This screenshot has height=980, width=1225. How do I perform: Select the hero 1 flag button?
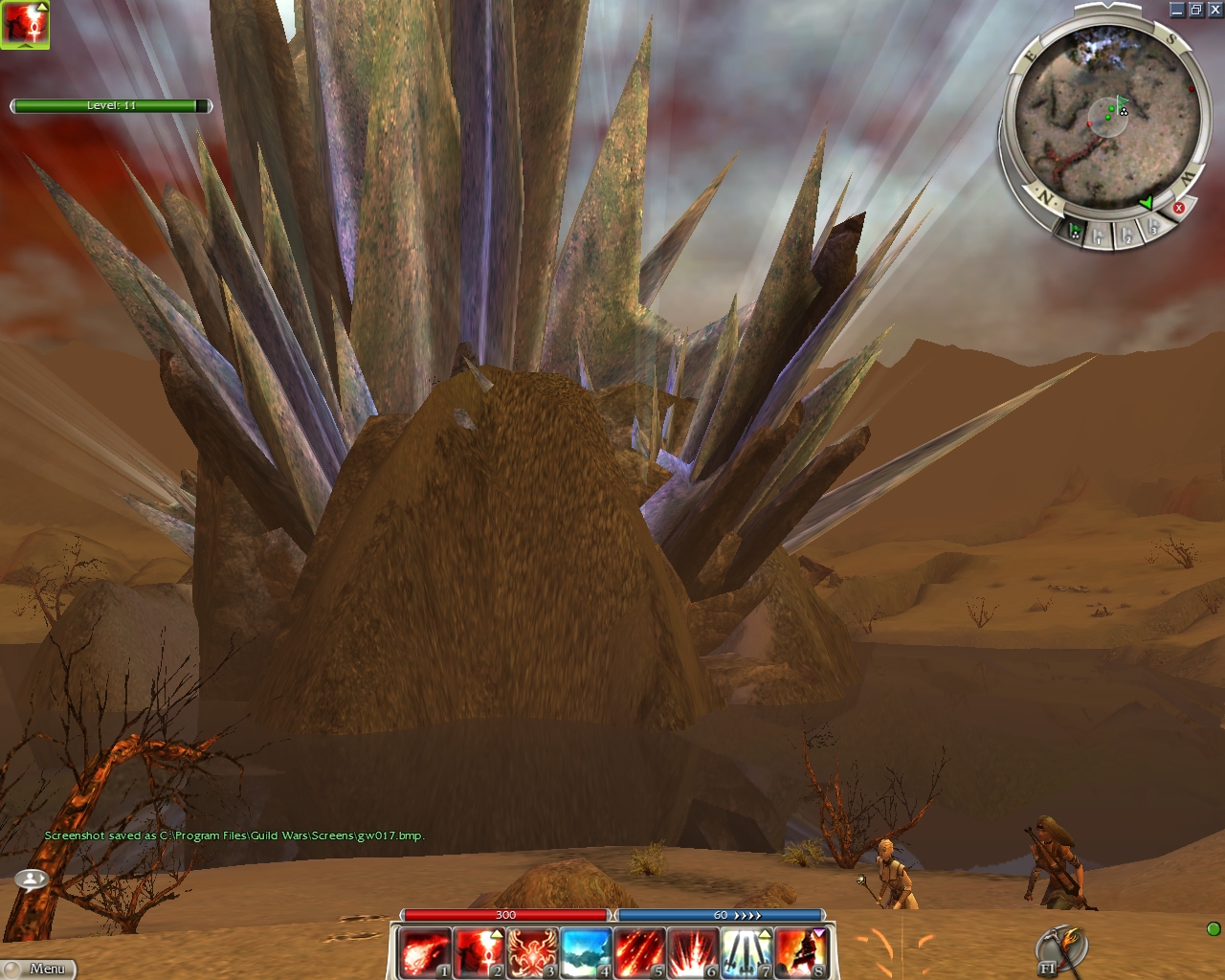[x=1100, y=234]
